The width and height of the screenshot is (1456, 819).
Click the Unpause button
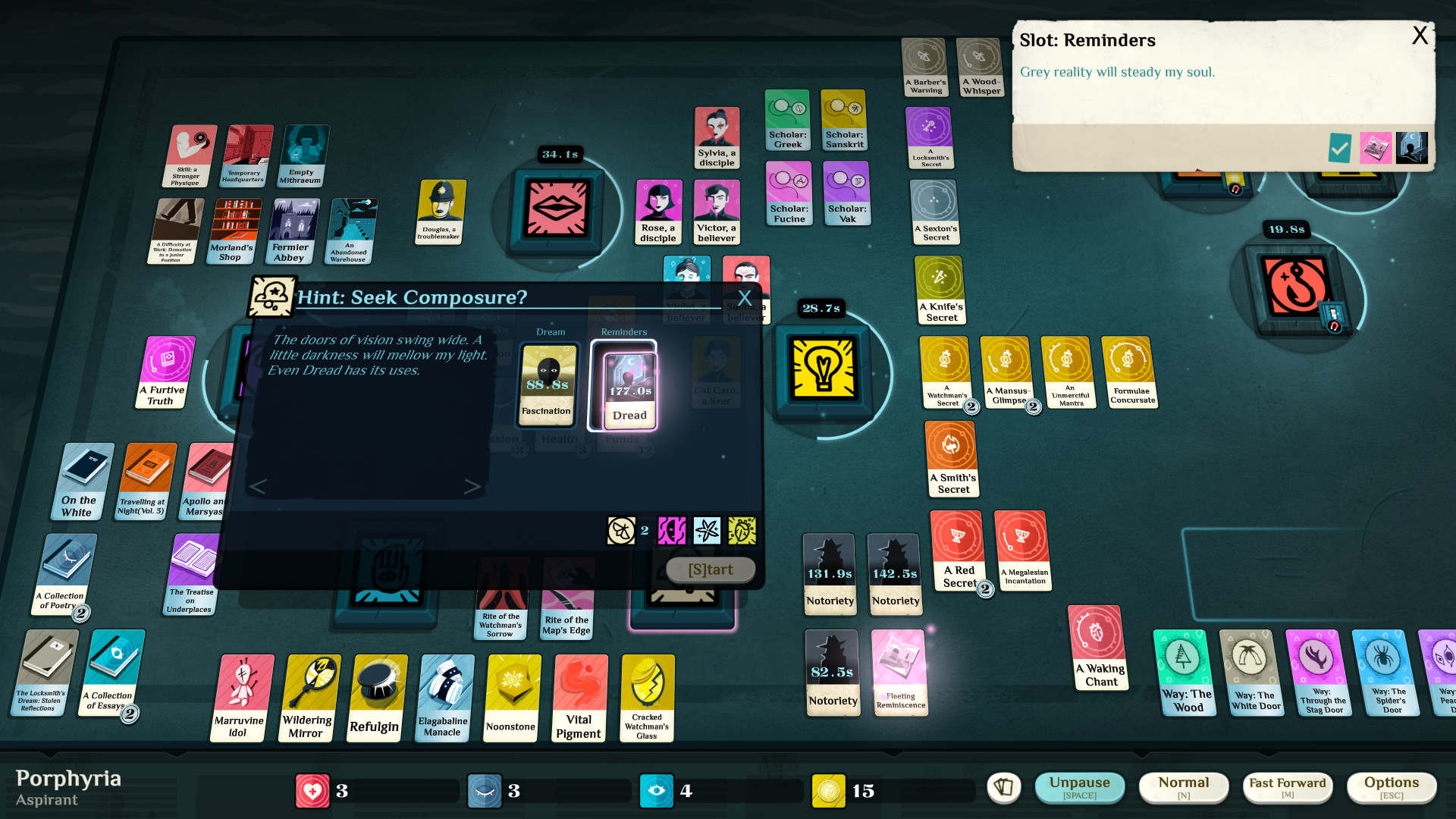coord(1080,787)
